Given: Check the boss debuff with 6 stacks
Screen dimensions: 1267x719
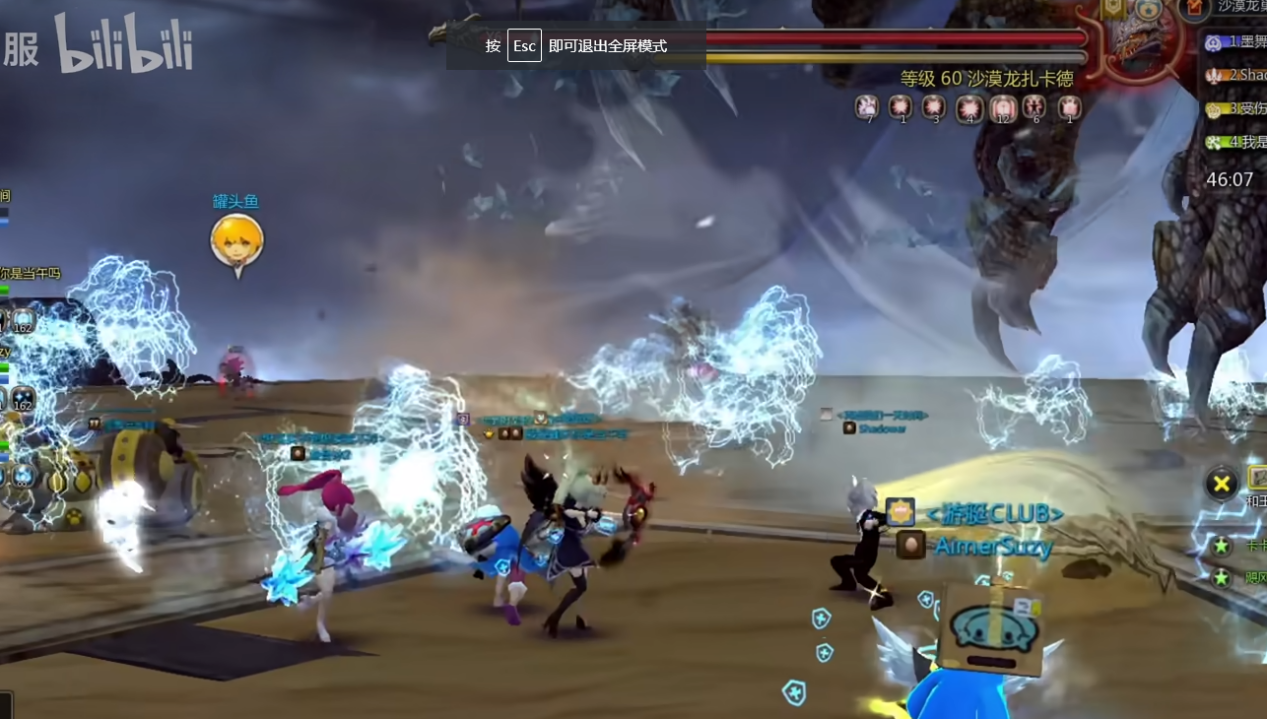Looking at the screenshot, I should point(1035,107).
